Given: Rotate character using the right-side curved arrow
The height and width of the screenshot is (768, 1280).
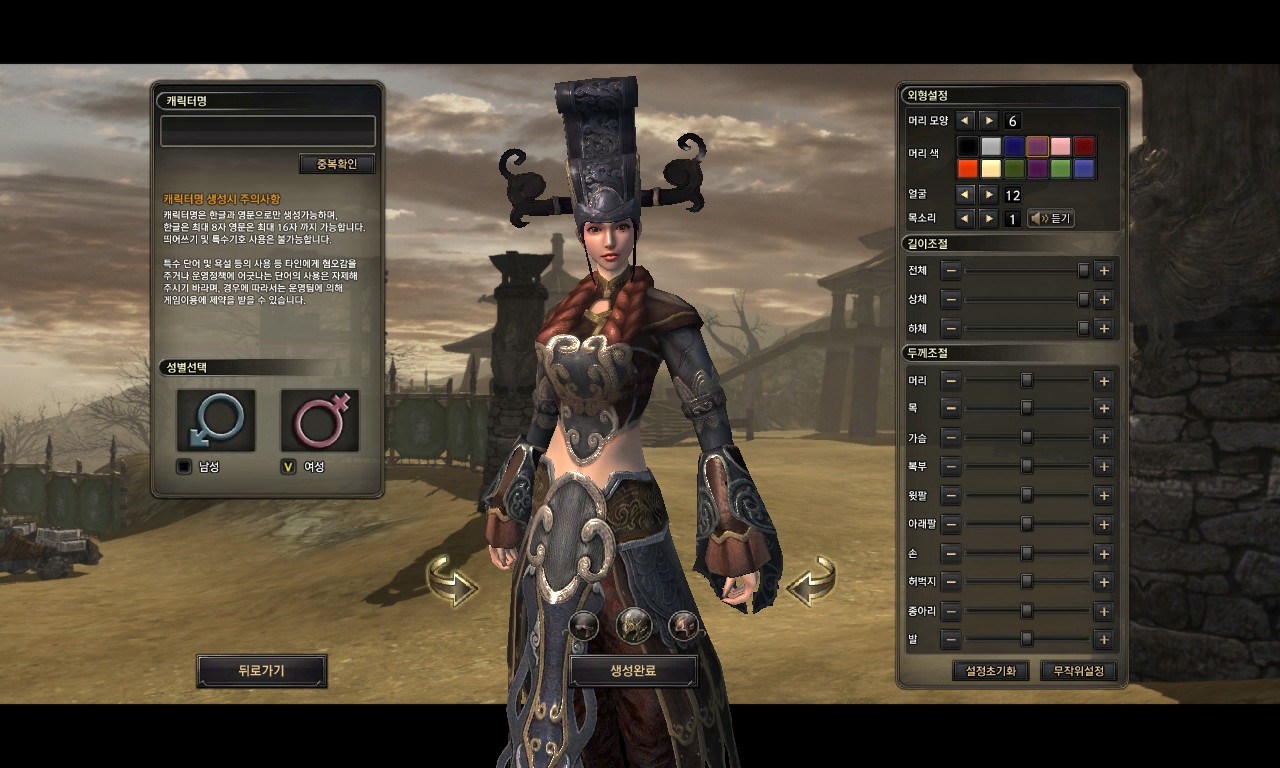Looking at the screenshot, I should click(810, 582).
